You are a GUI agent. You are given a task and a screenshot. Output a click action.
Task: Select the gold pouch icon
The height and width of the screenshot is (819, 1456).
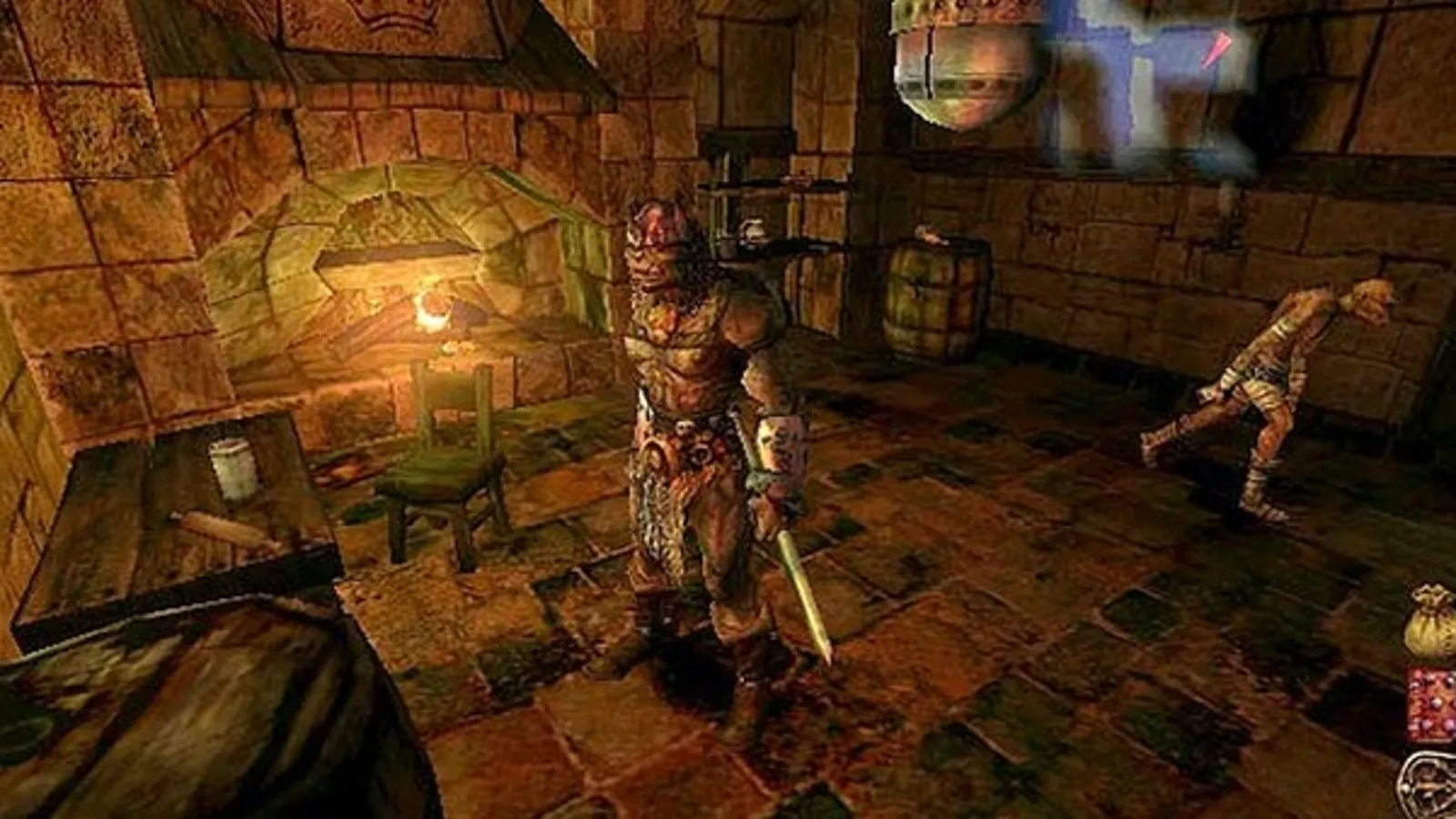coord(1431,622)
